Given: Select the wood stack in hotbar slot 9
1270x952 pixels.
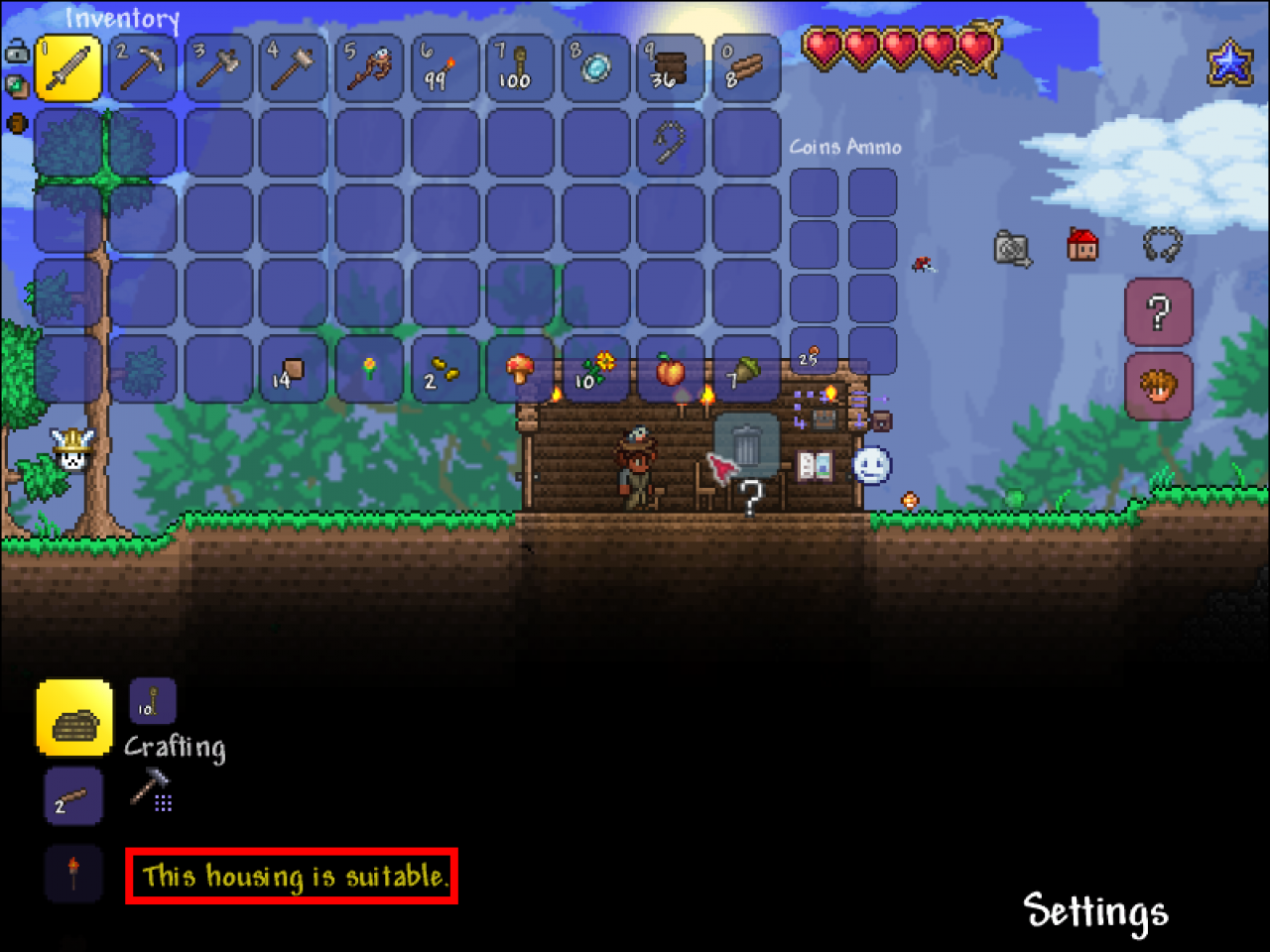Looking at the screenshot, I should pyautogui.click(x=670, y=67).
